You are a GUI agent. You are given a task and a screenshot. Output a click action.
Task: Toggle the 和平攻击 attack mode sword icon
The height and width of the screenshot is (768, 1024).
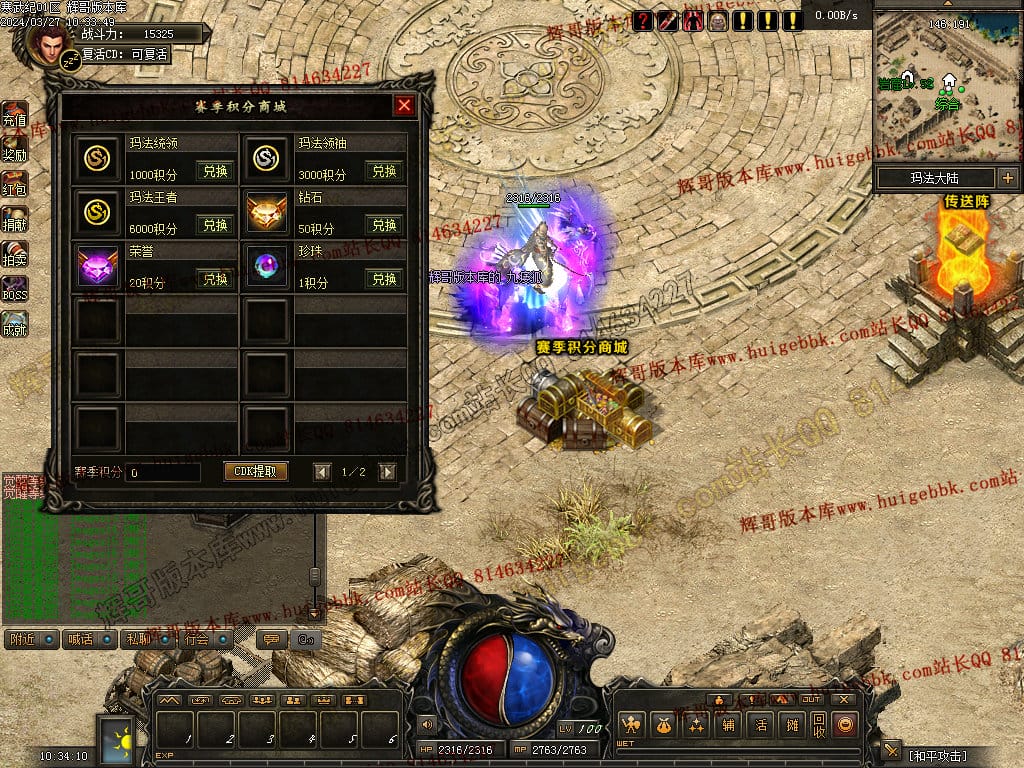click(x=892, y=751)
